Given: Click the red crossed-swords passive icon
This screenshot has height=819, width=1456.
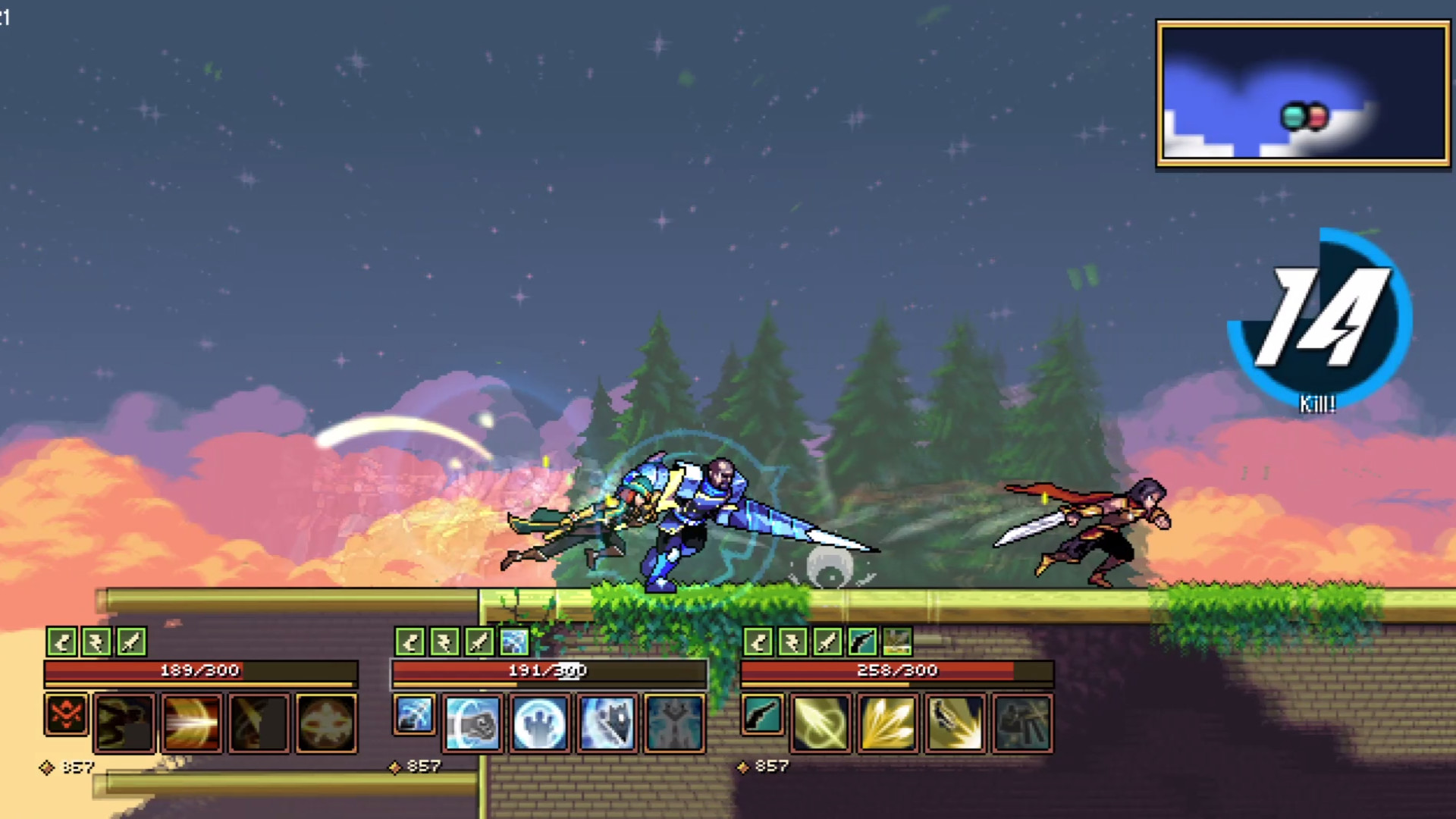Looking at the screenshot, I should [x=66, y=715].
